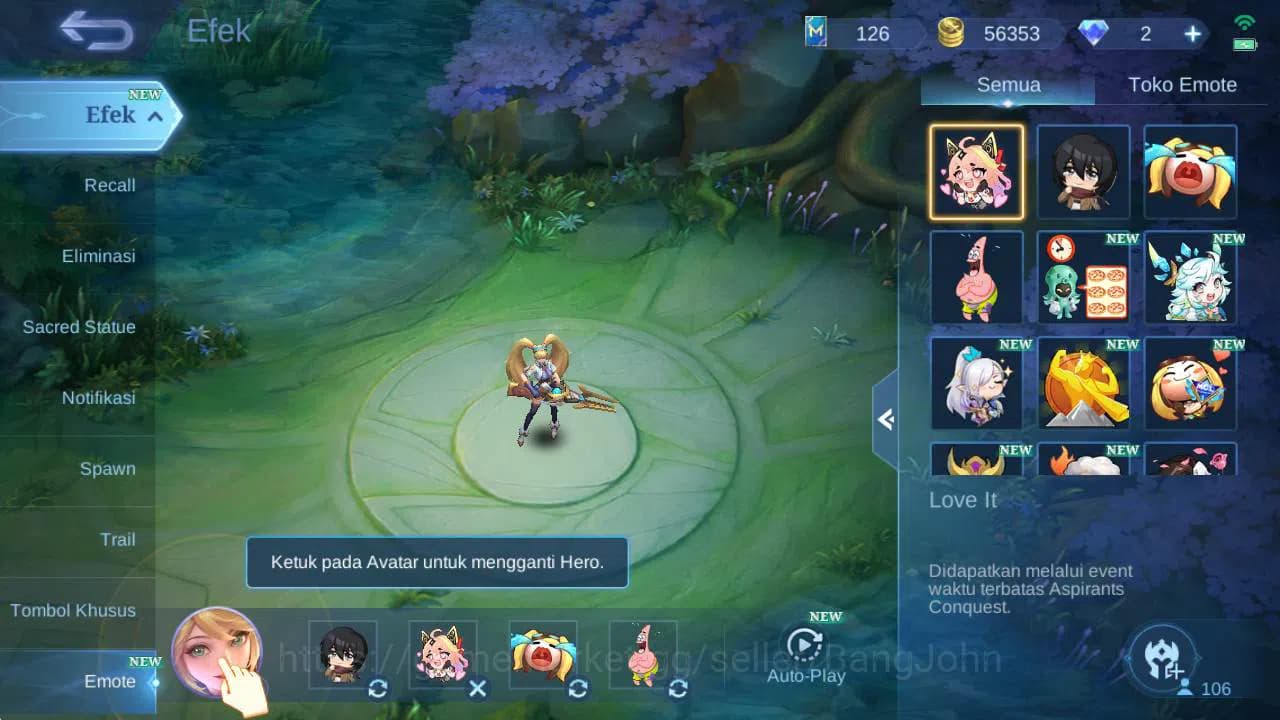This screenshot has width=1280, height=720.
Task: Open the selected Love It emote
Action: [976, 171]
